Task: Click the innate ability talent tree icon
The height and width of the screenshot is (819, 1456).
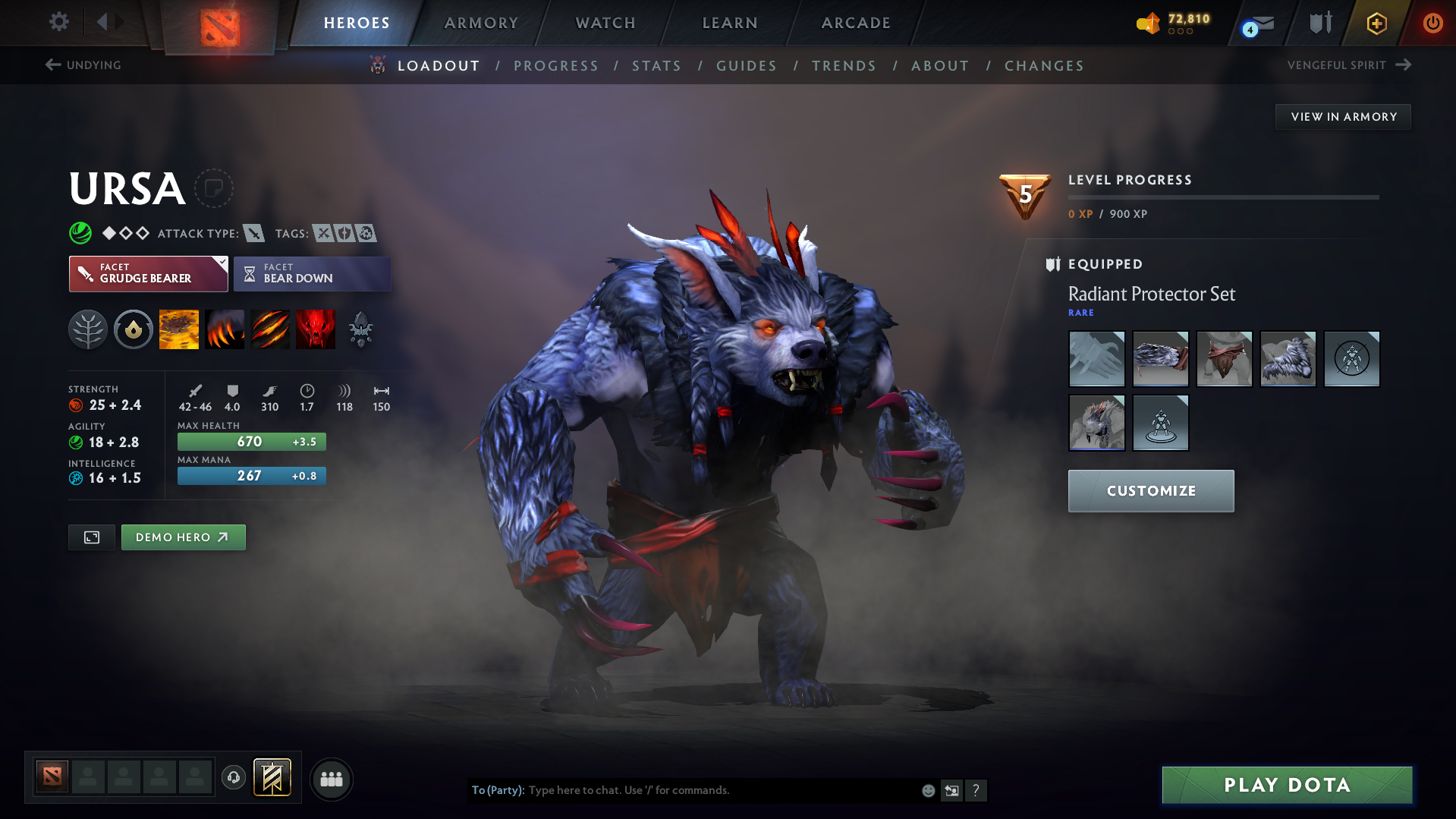Action: (88, 329)
